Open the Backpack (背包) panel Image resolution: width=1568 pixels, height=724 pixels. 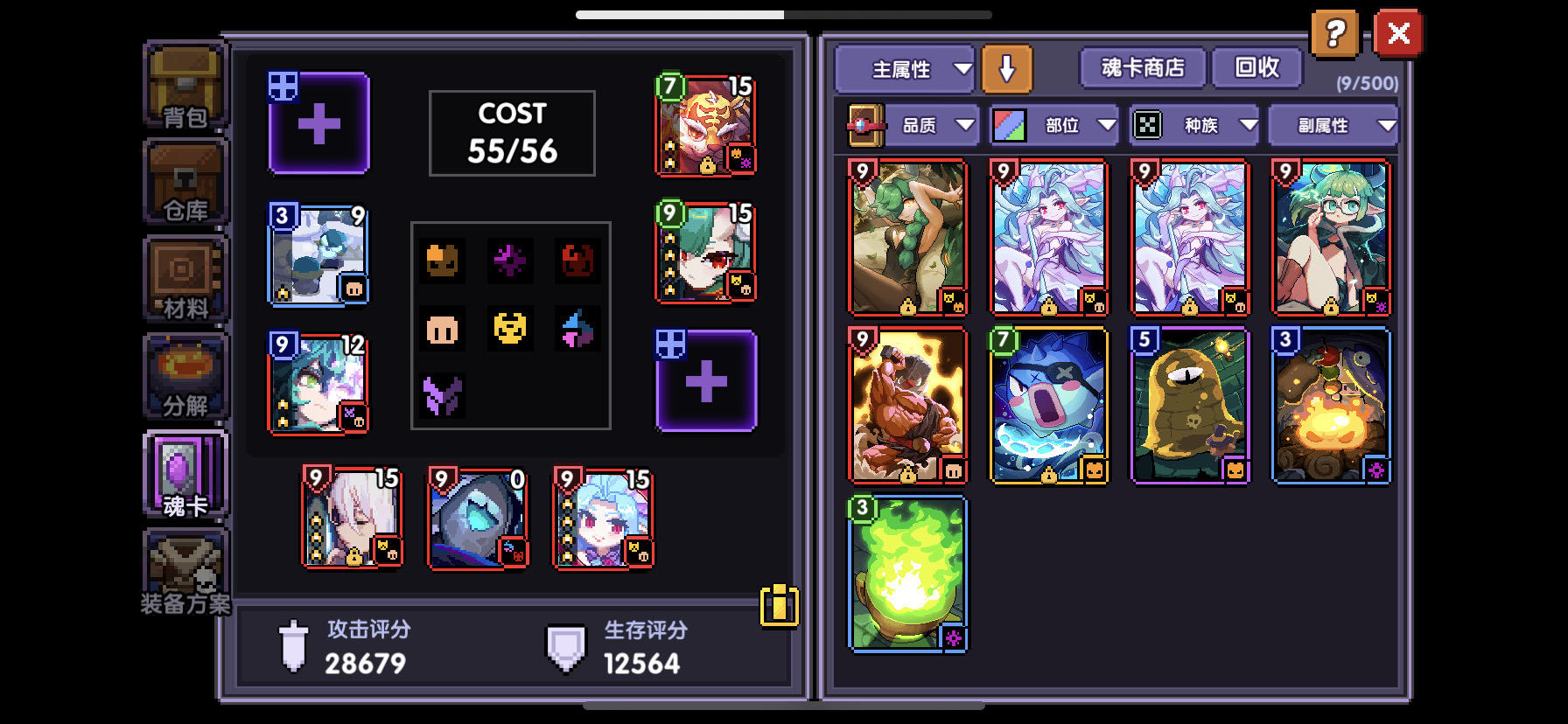185,87
